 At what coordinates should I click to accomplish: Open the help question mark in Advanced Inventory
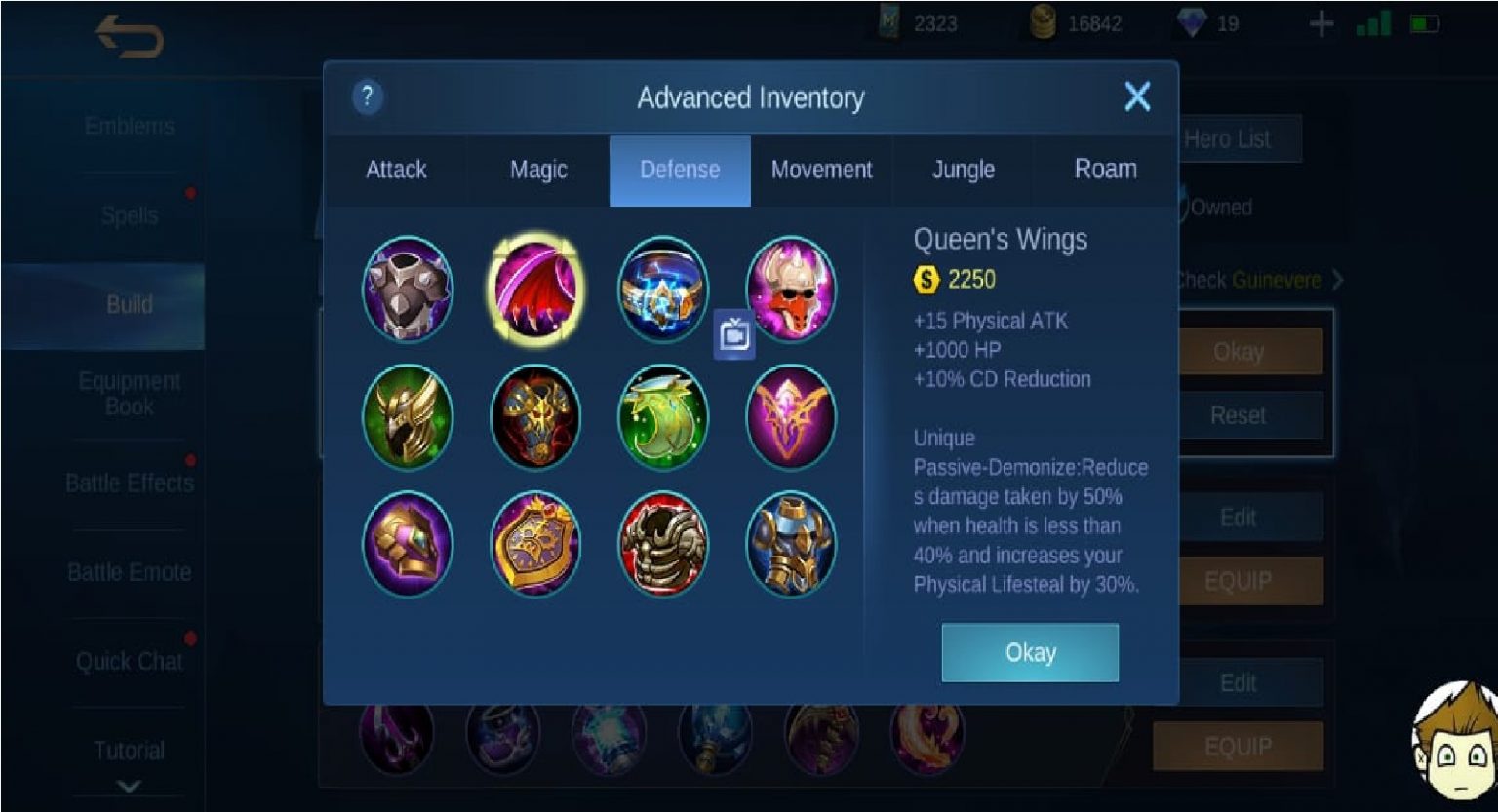367,97
